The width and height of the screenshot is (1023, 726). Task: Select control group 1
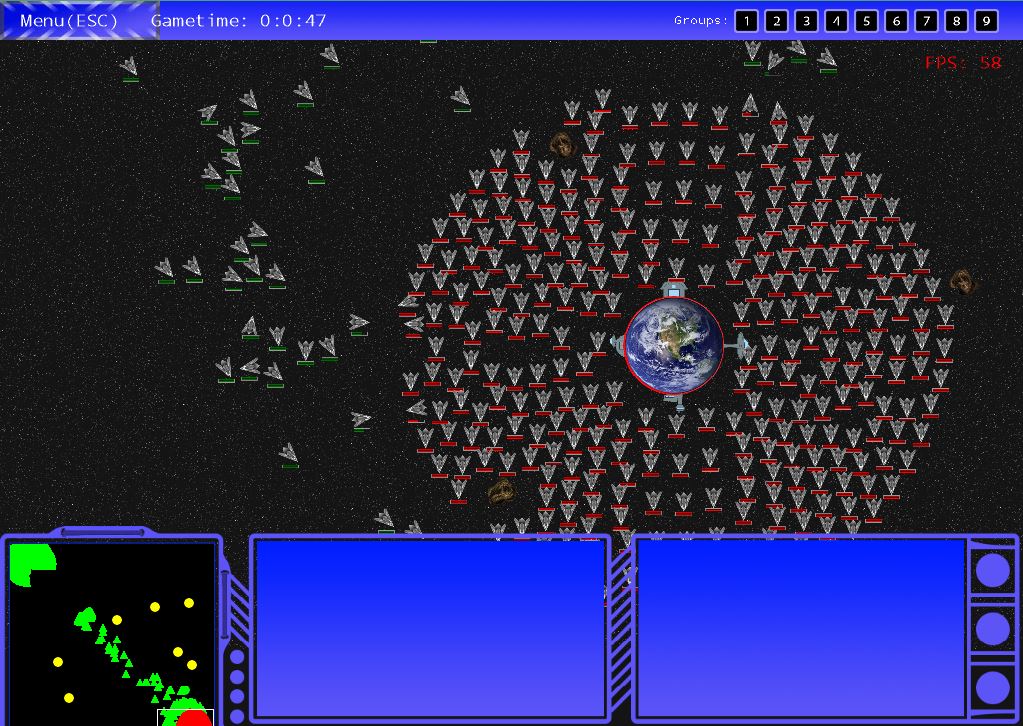pos(746,21)
